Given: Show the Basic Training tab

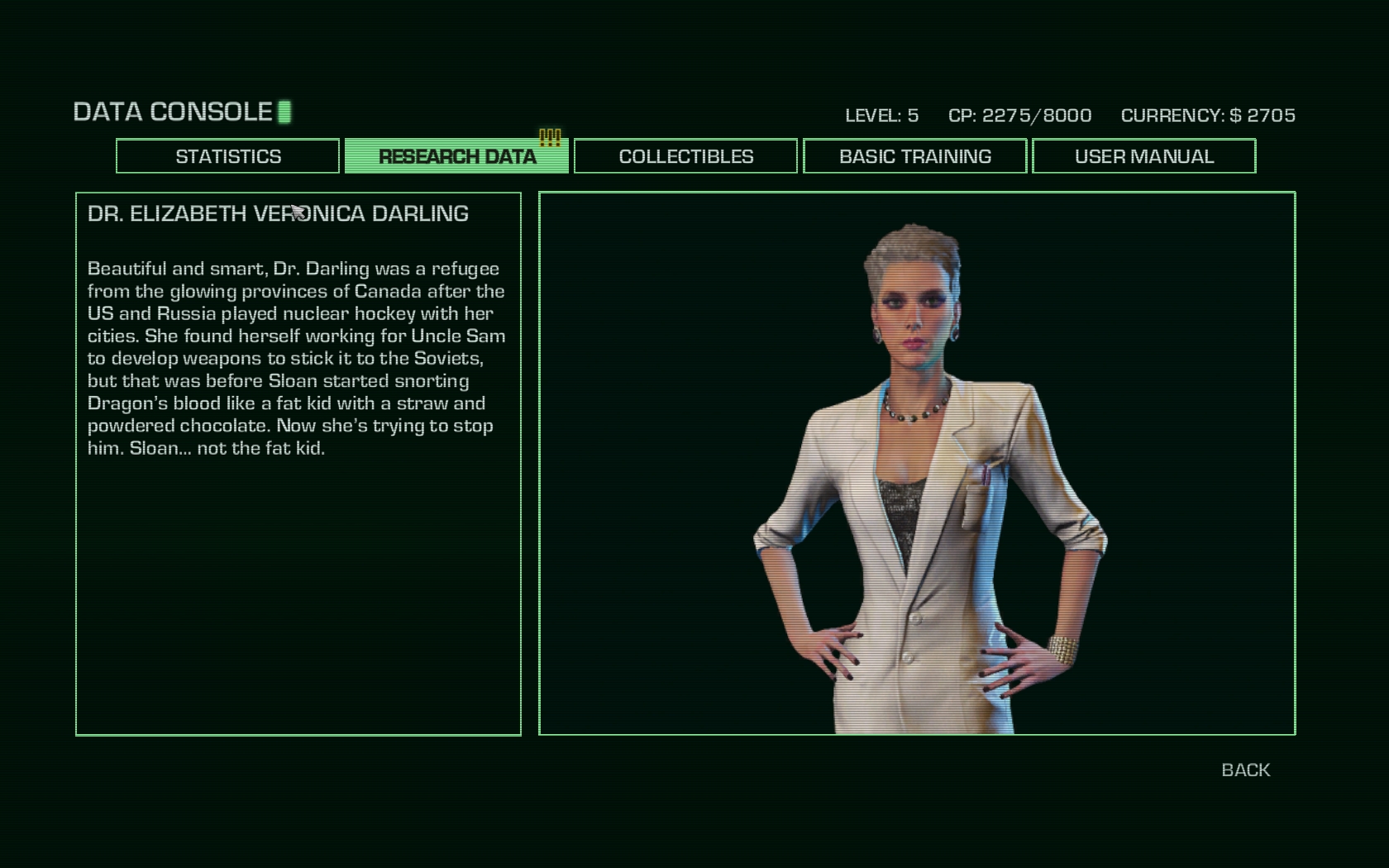Looking at the screenshot, I should (914, 156).
